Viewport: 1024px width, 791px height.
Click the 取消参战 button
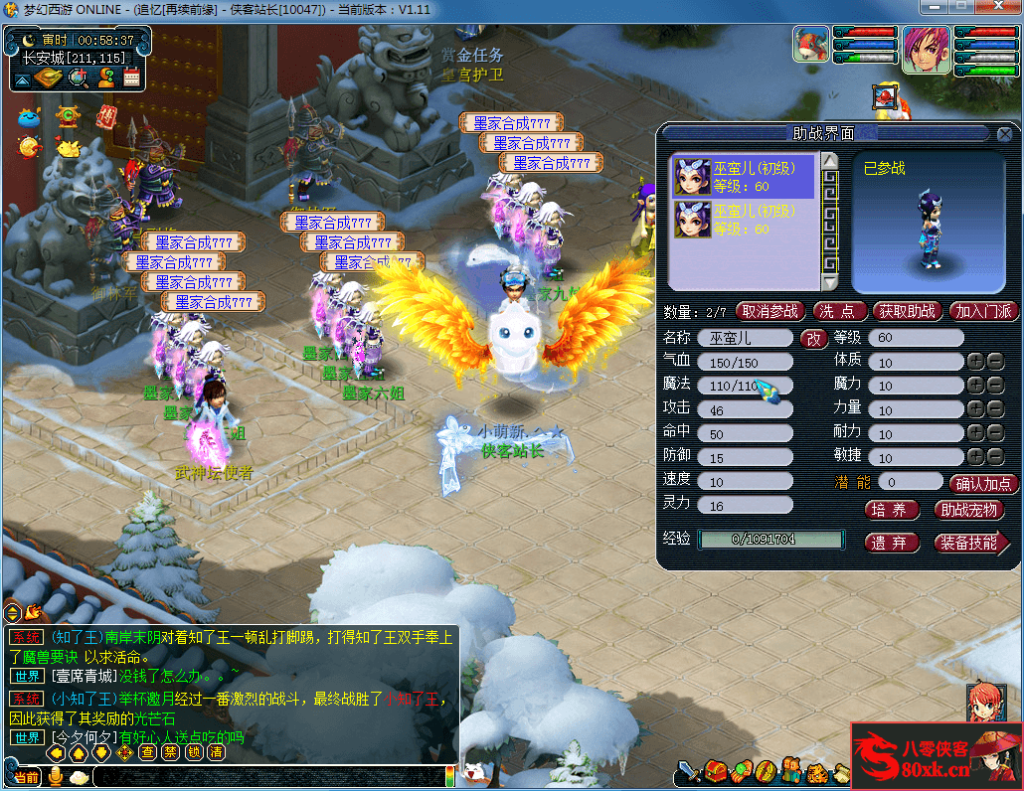[770, 311]
